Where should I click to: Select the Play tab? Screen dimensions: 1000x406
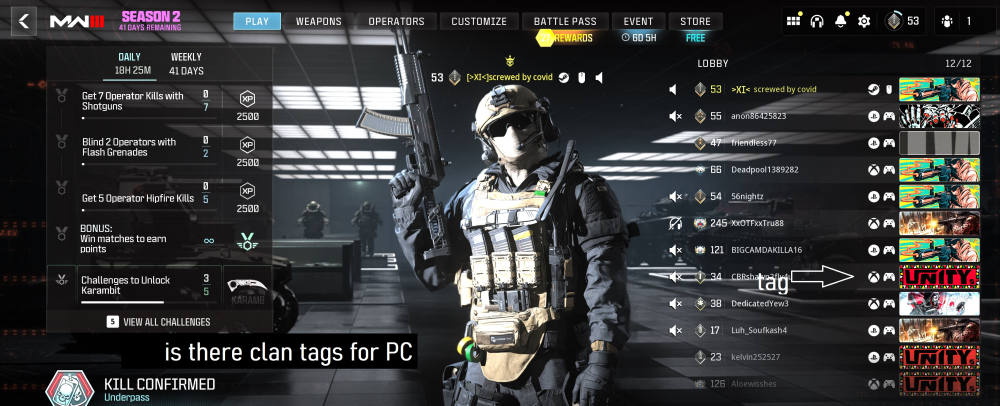257,21
